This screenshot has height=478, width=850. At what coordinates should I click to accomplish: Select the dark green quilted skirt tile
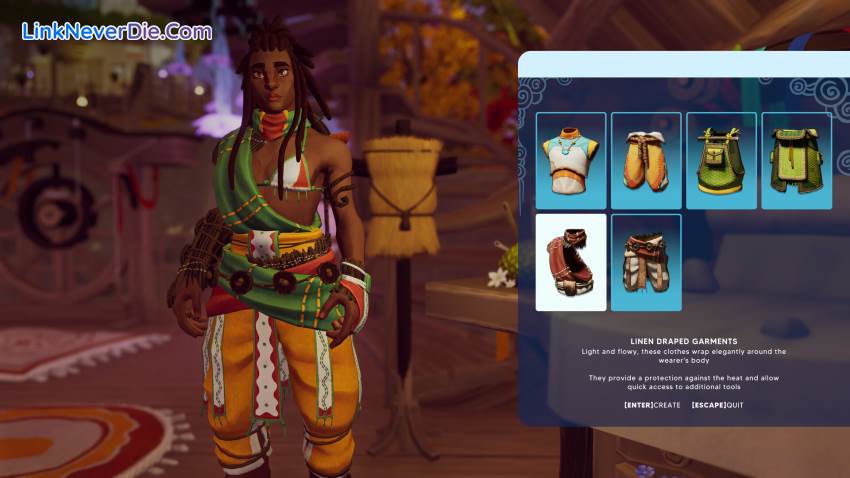[x=796, y=161]
